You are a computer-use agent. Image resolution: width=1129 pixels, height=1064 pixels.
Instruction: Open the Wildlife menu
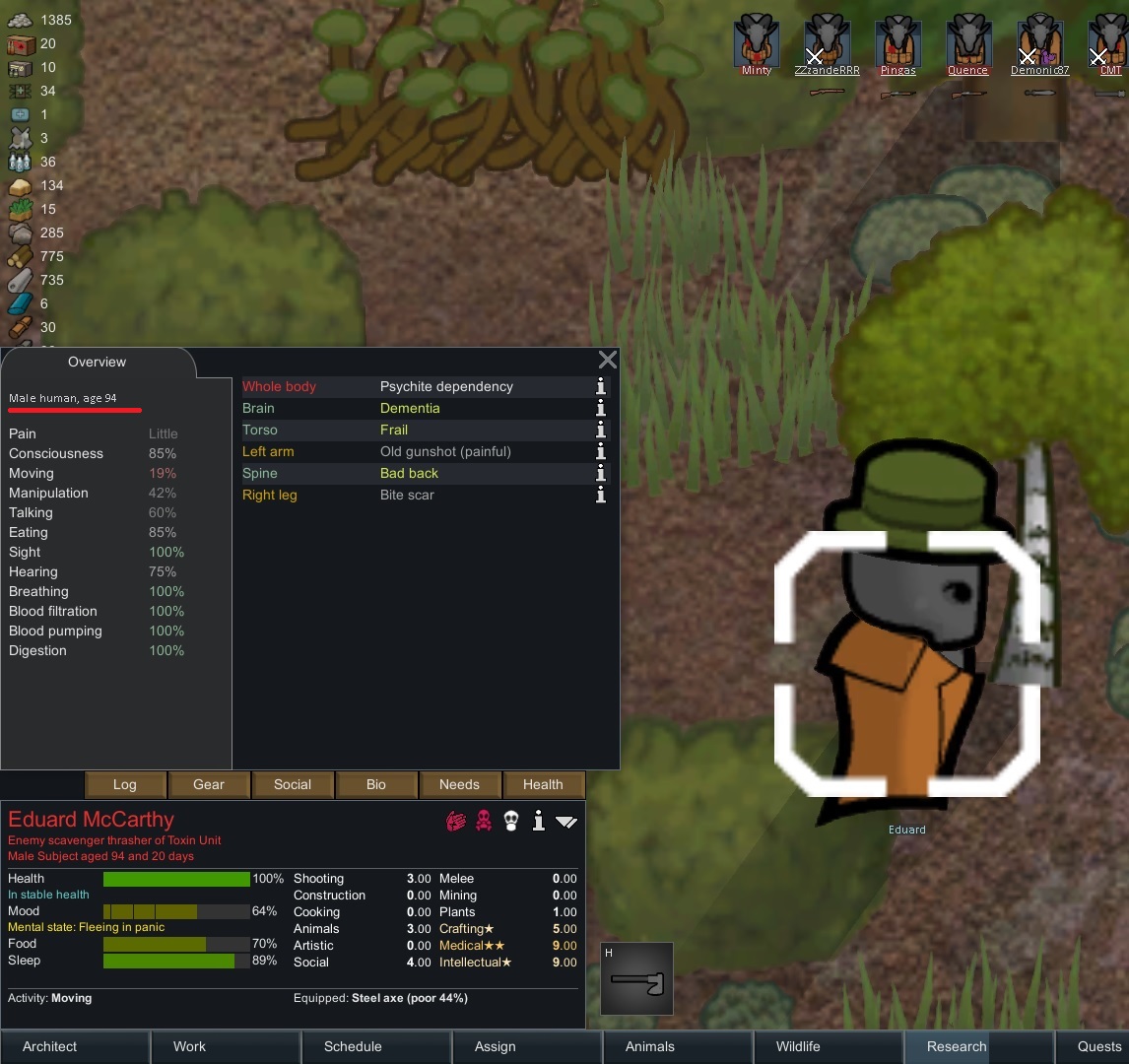point(798,1046)
